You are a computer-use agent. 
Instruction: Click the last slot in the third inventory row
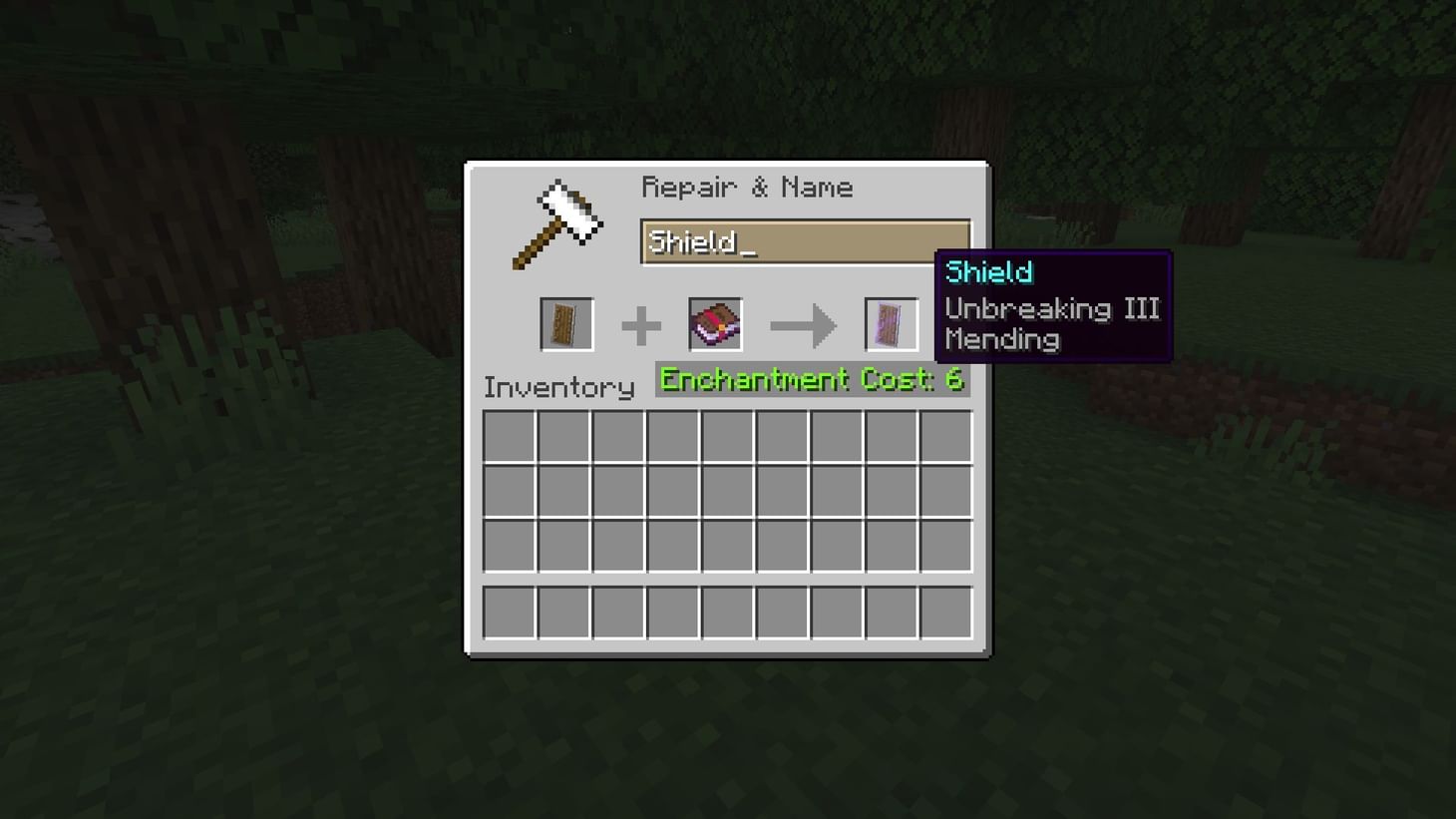pyautogui.click(x=944, y=545)
